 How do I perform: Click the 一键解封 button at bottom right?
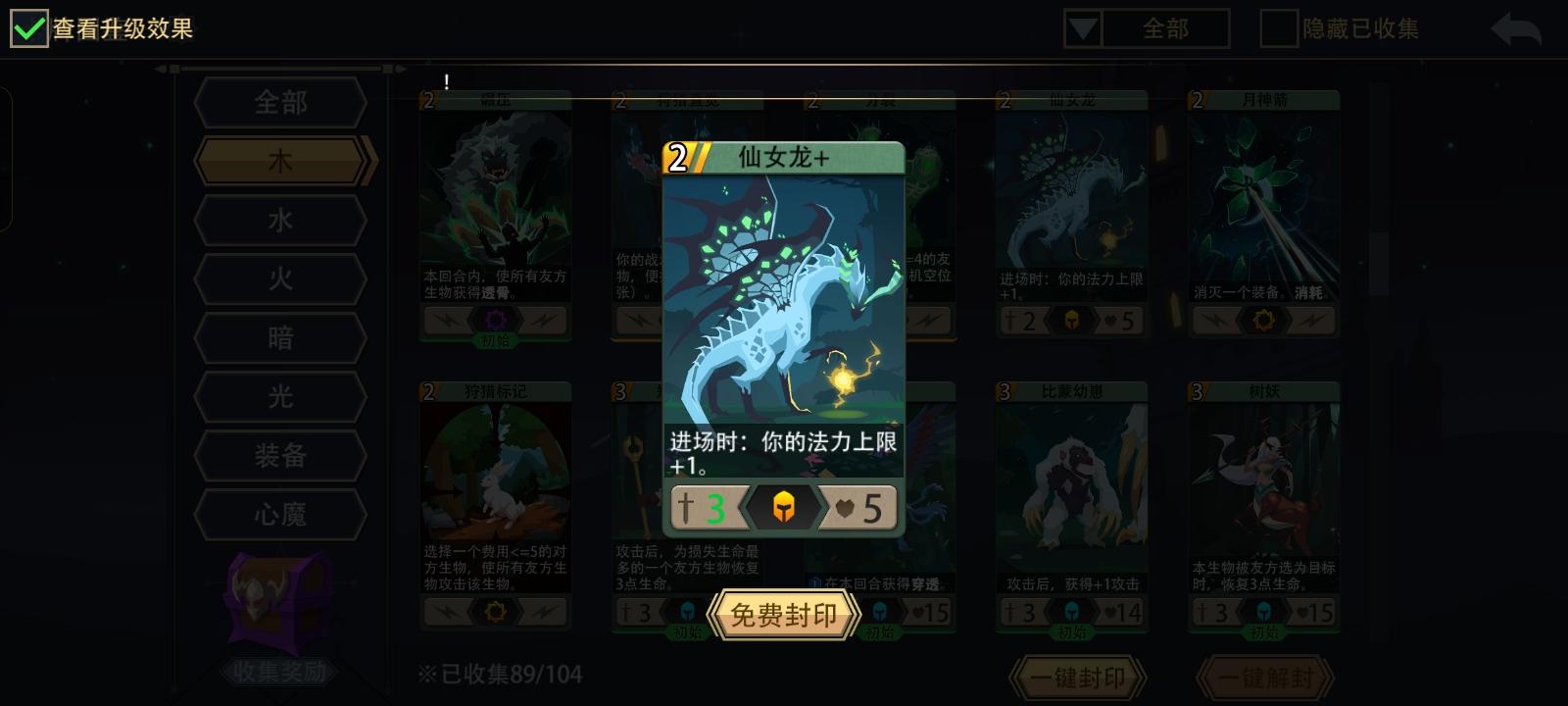pos(1263,678)
